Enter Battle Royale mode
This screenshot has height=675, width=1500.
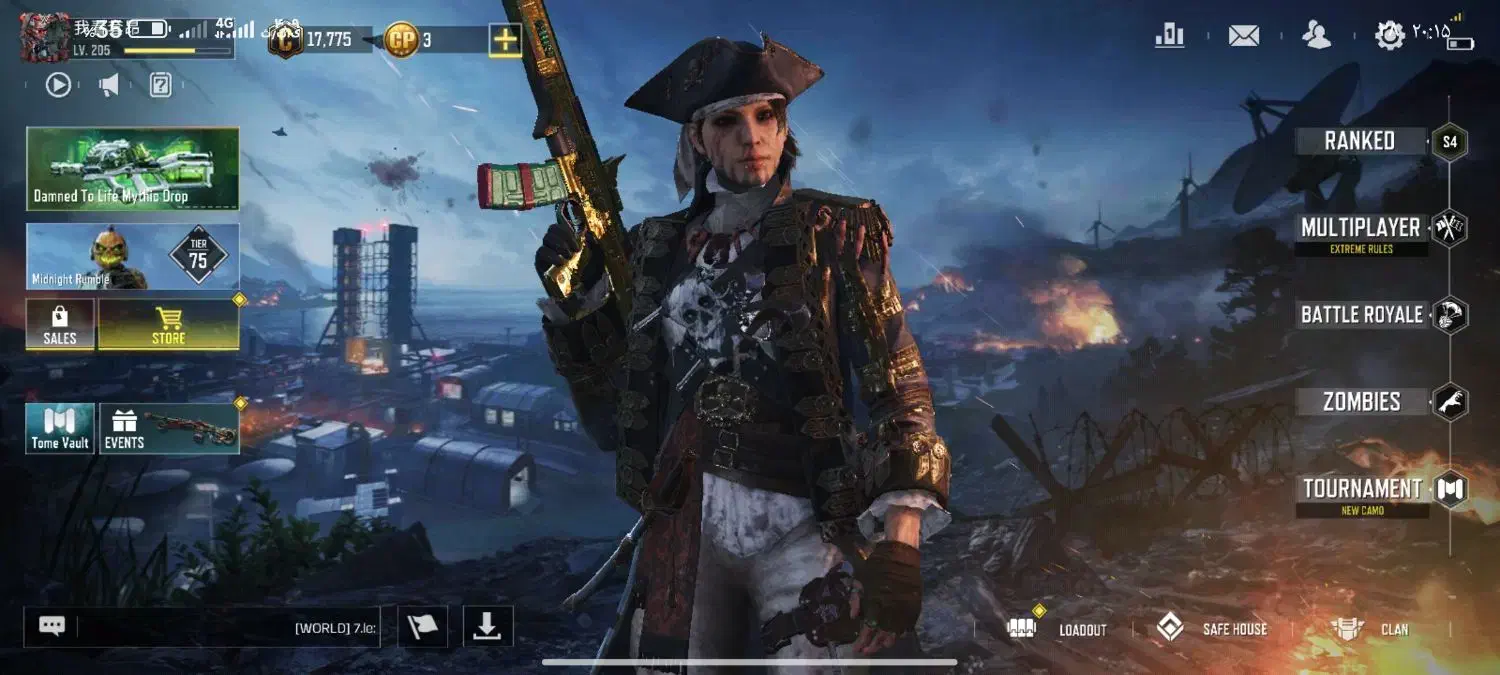(1361, 315)
